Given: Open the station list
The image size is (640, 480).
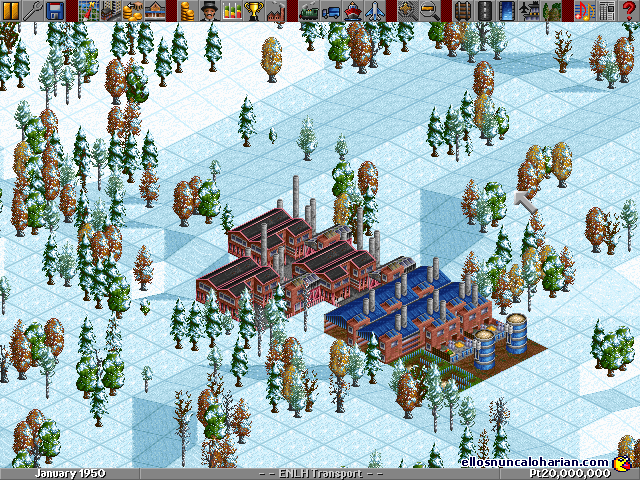Looking at the screenshot, I should click(x=153, y=11).
